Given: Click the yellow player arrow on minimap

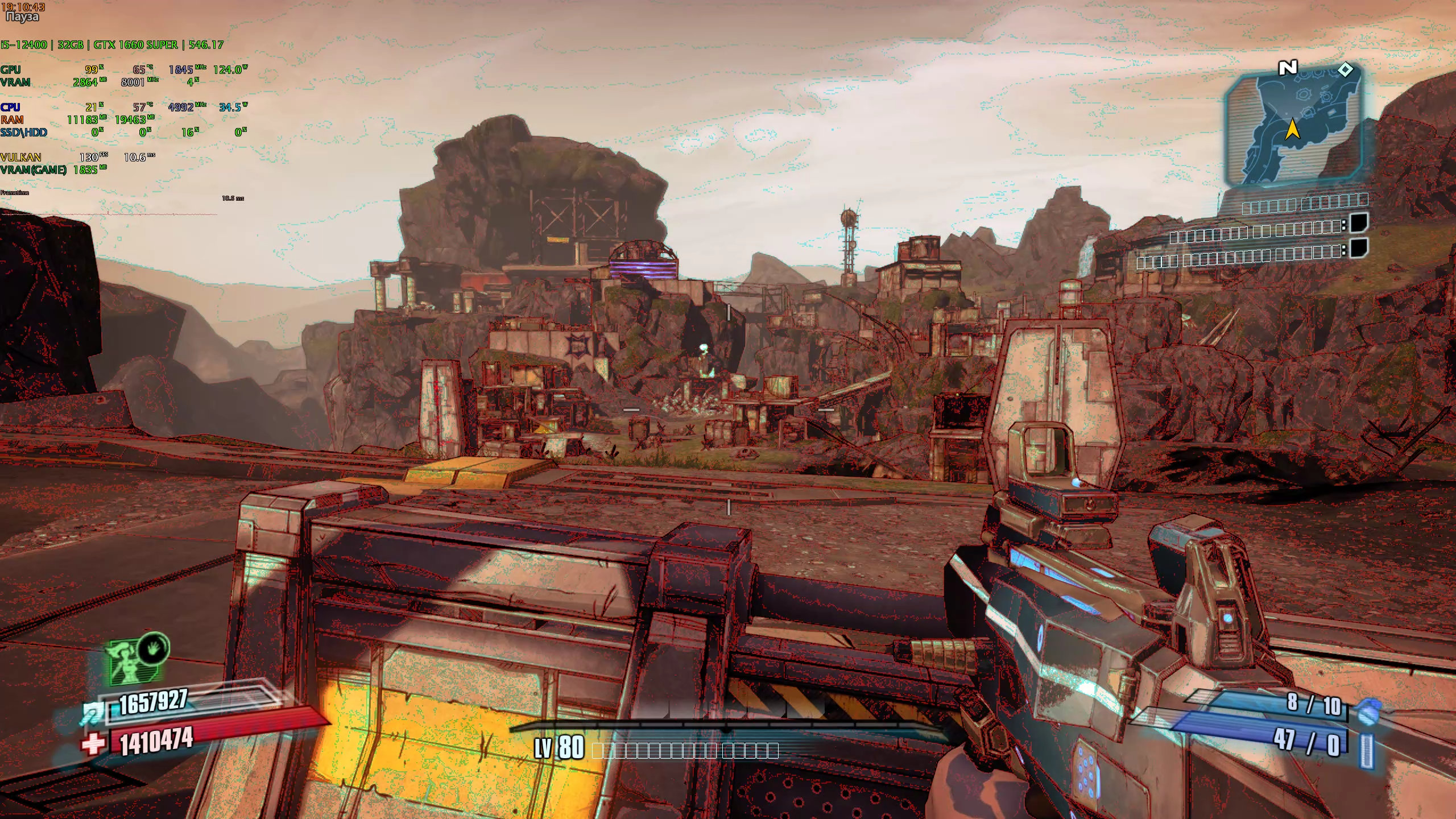Looking at the screenshot, I should click(x=1293, y=129).
